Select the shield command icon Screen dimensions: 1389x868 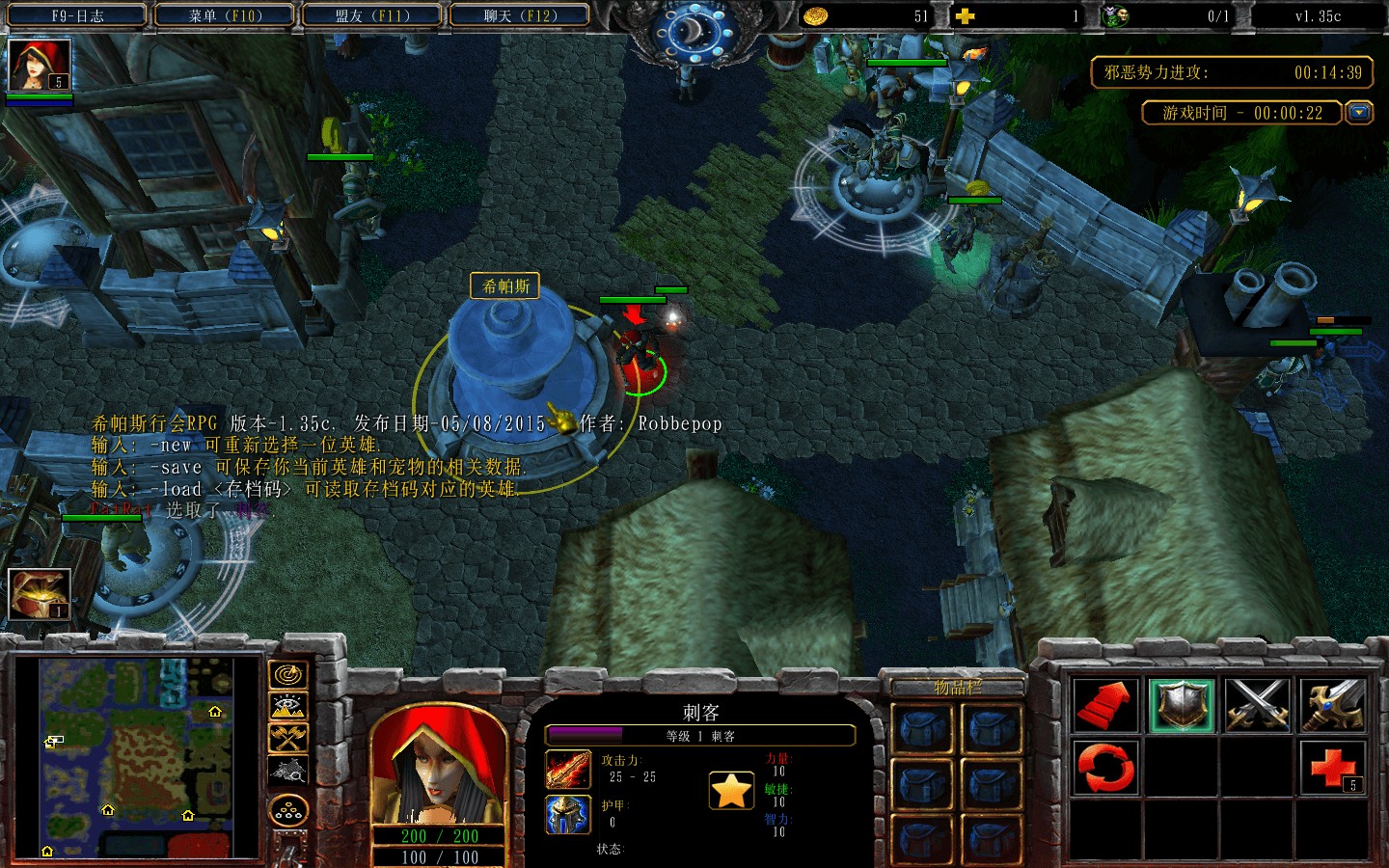(1182, 705)
